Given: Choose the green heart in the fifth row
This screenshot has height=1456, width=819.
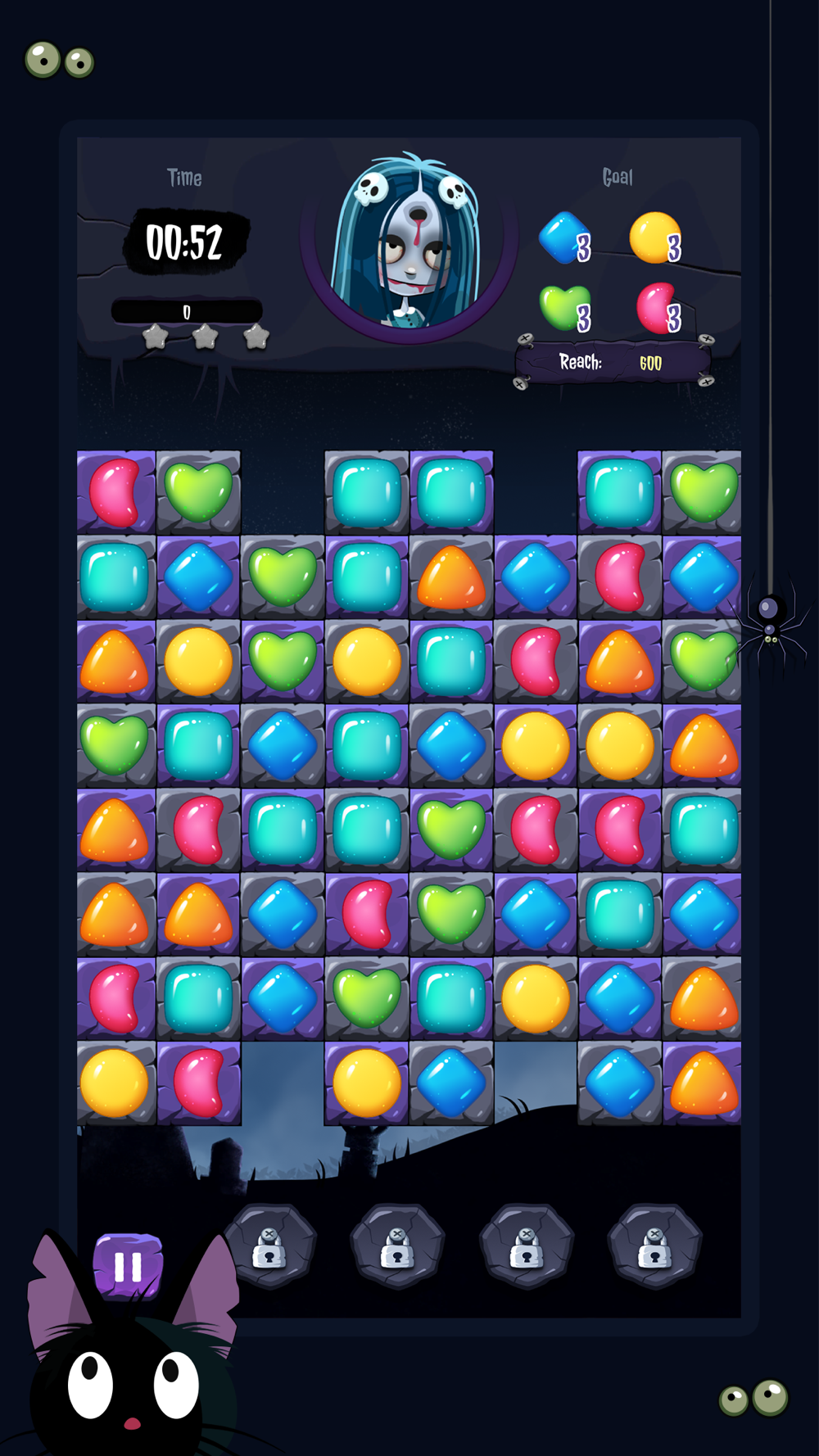Looking at the screenshot, I should [x=451, y=830].
